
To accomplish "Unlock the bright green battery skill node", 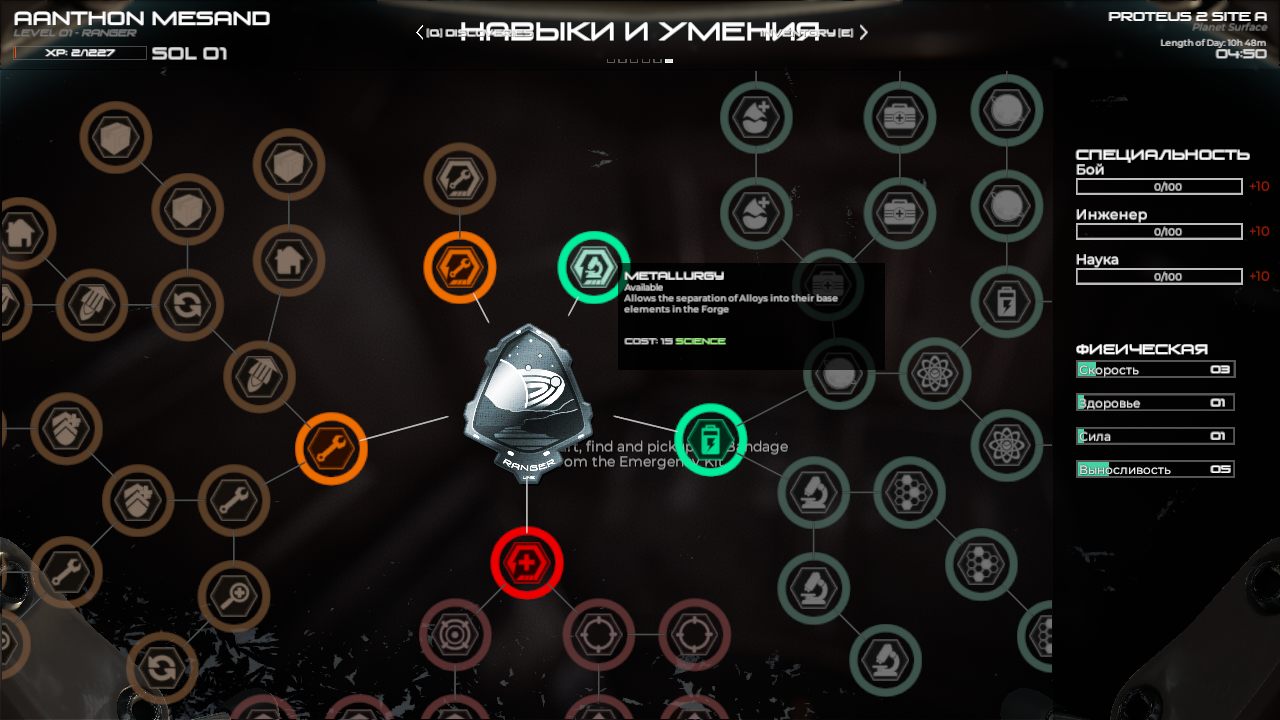I will [x=710, y=439].
